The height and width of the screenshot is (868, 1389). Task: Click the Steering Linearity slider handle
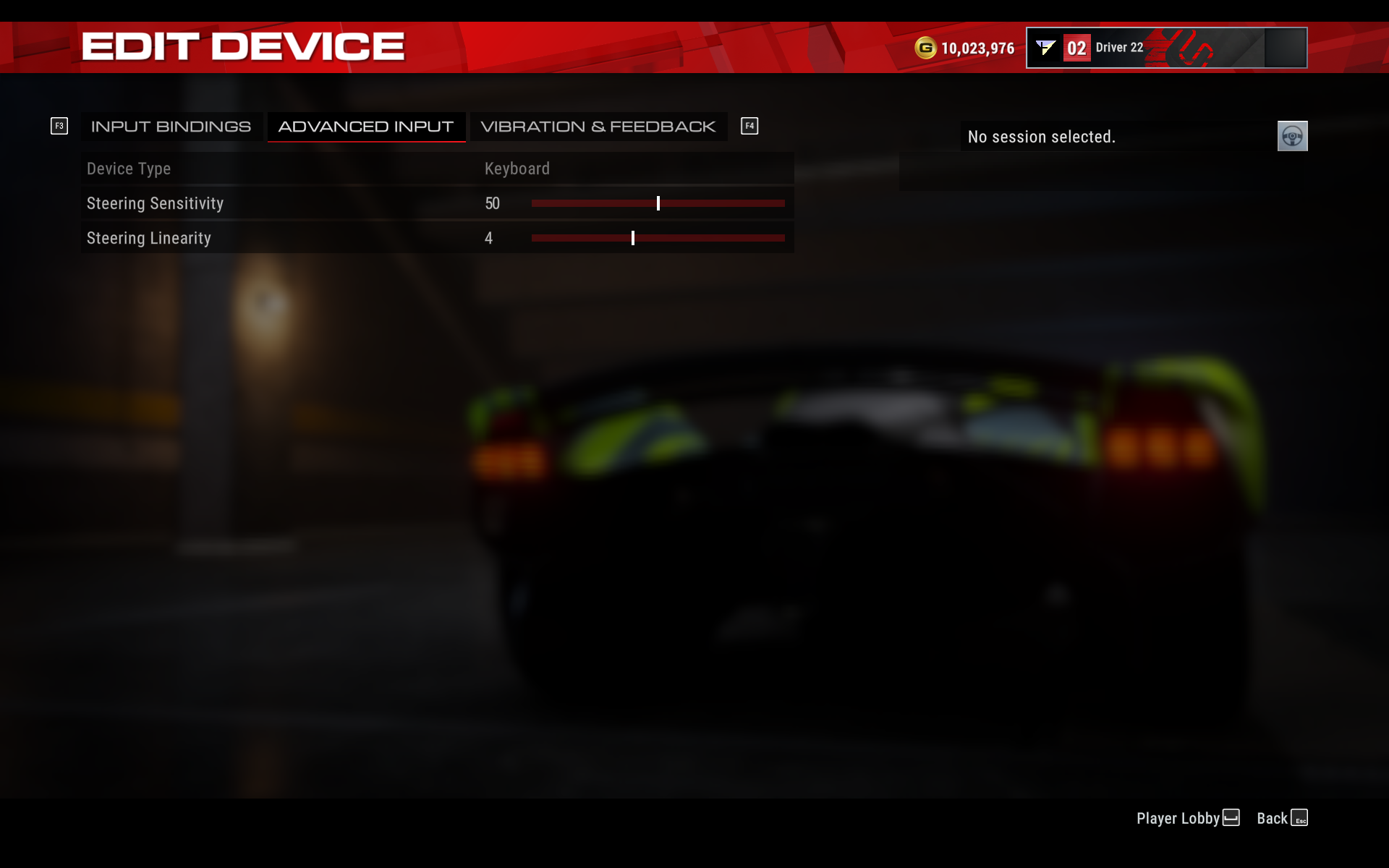633,238
